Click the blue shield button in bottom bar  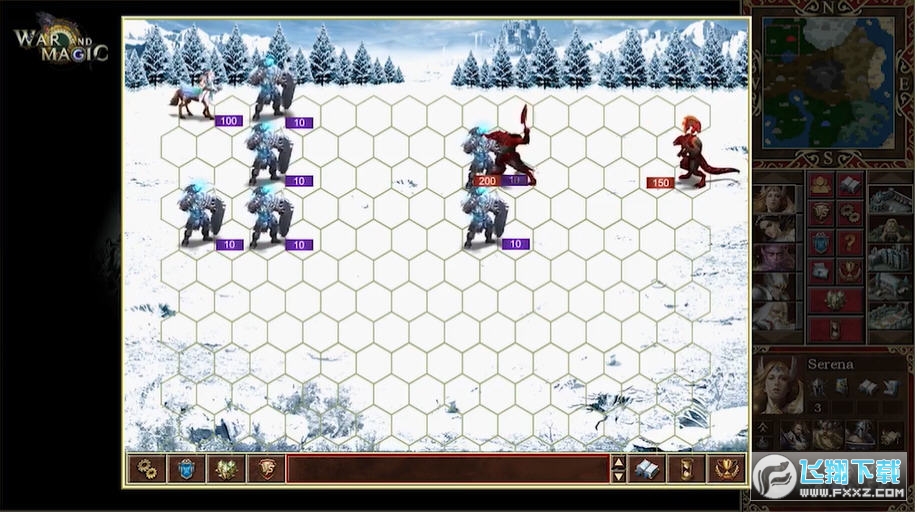(186, 469)
